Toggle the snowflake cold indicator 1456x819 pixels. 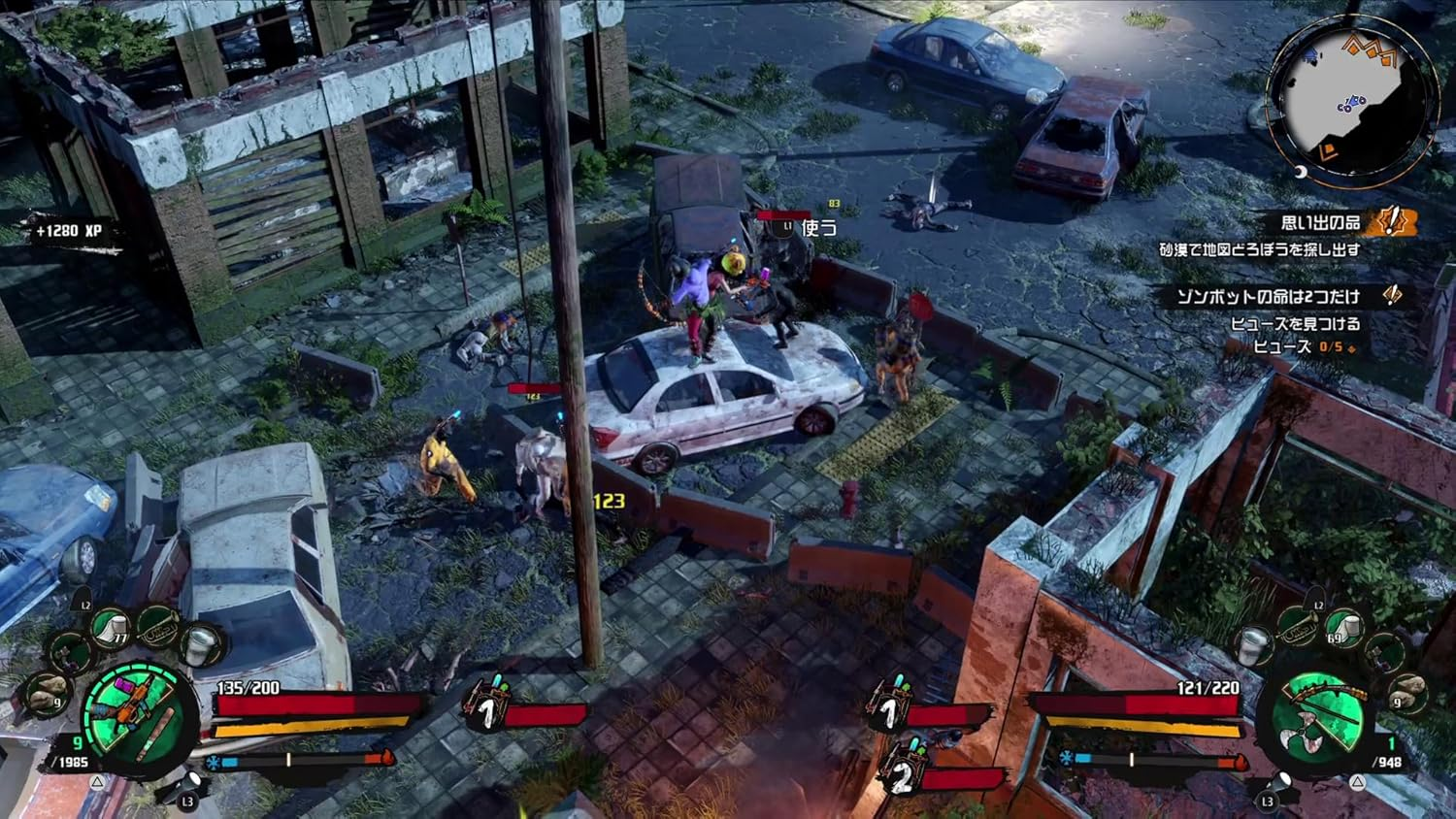click(x=214, y=763)
